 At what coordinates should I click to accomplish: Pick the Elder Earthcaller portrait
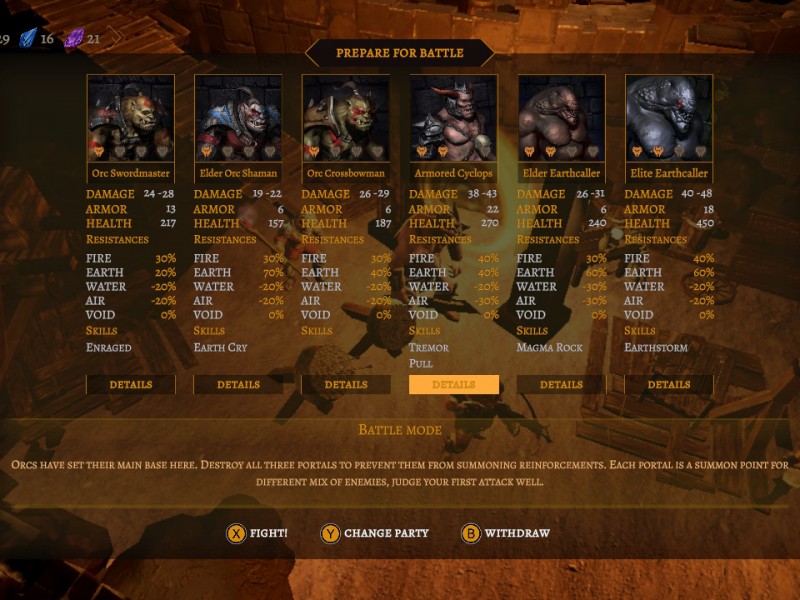click(561, 118)
